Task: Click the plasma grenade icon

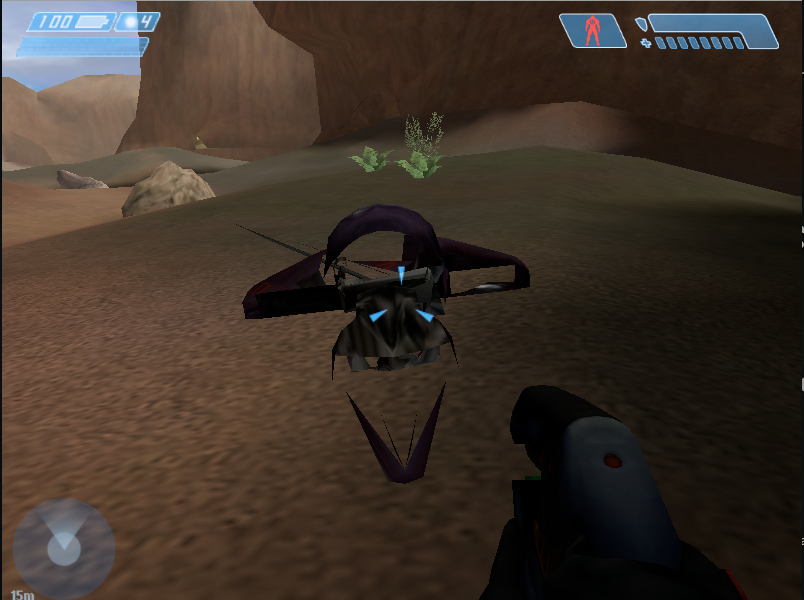Action: [x=129, y=22]
